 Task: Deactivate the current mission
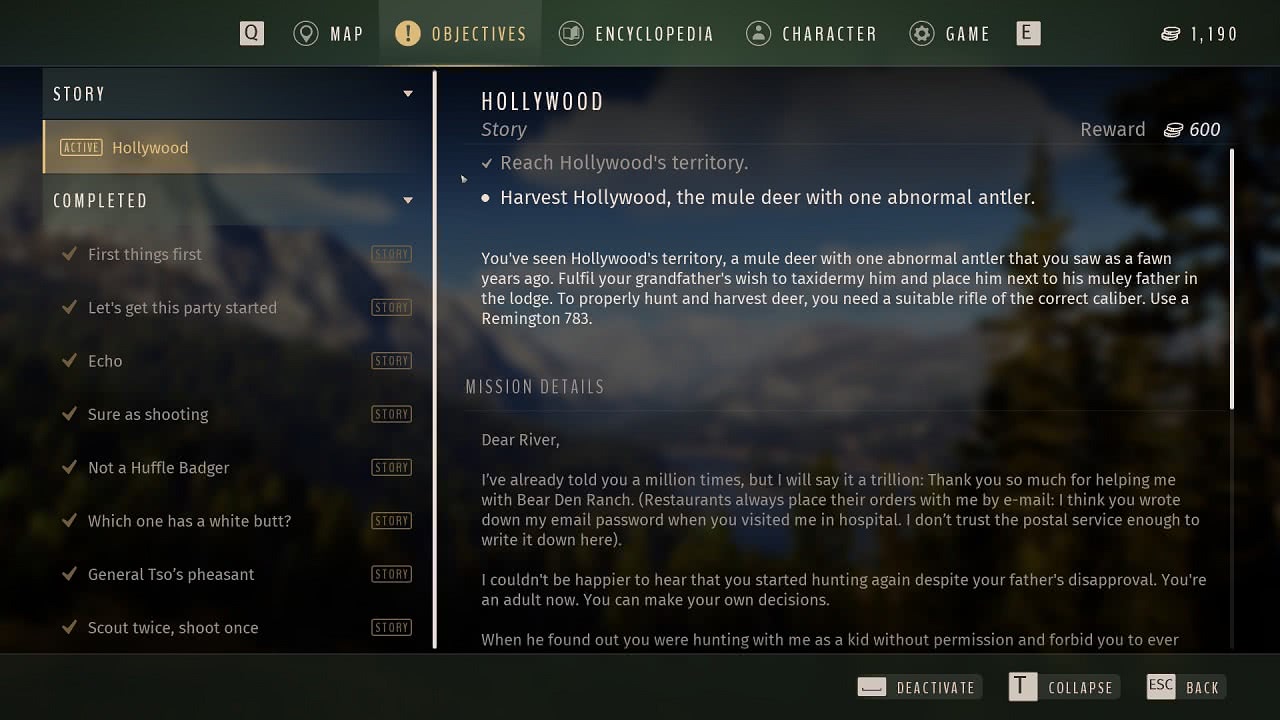(918, 687)
